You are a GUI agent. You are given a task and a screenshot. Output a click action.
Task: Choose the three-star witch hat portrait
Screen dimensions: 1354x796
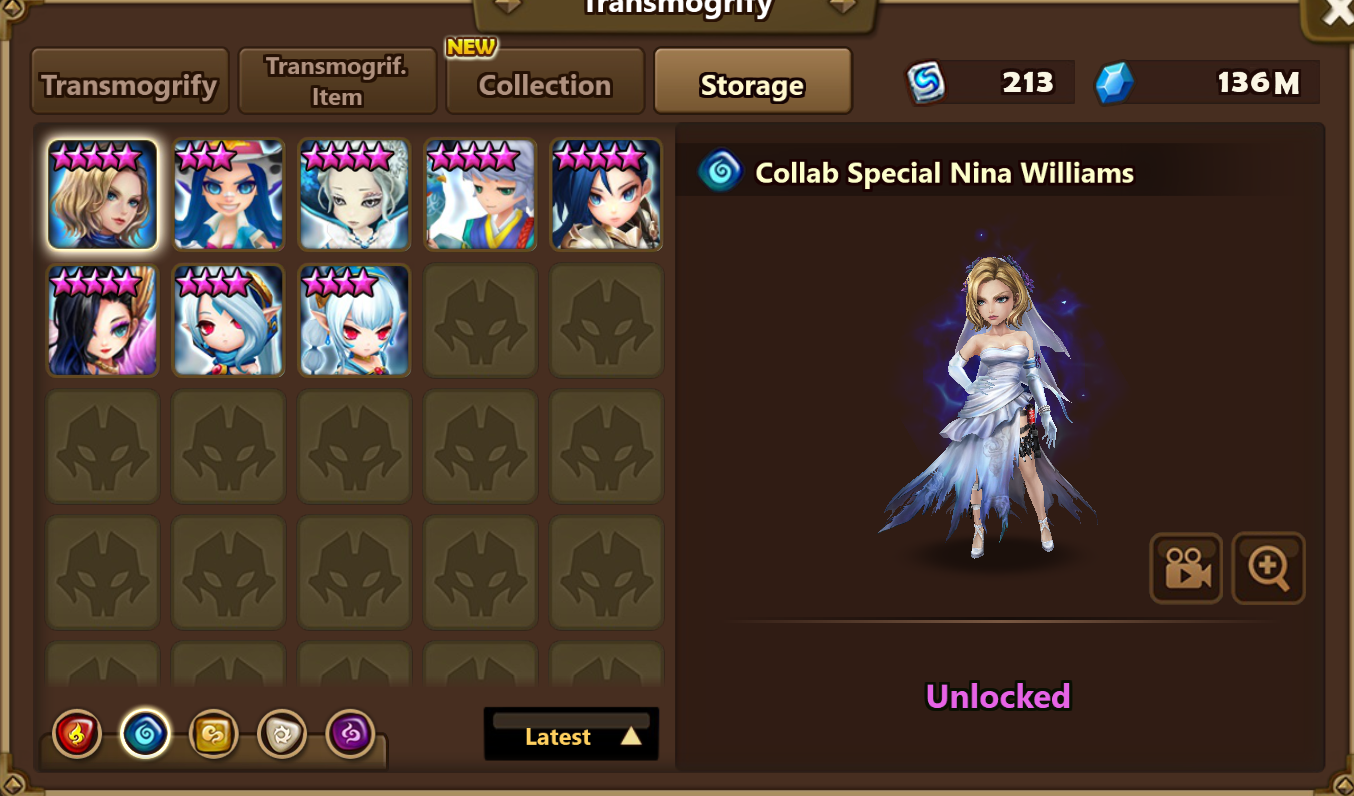pyautogui.click(x=229, y=194)
